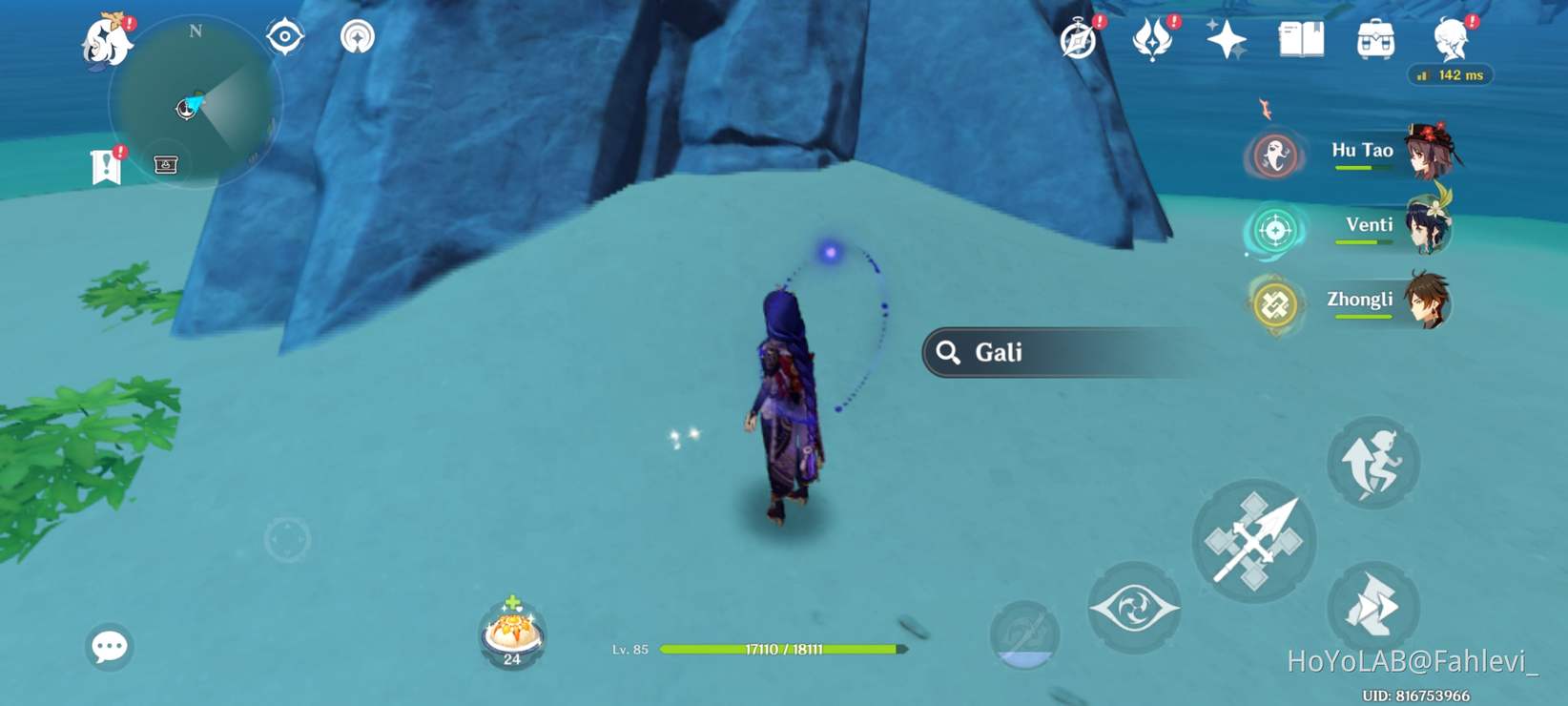Open the character screen icon
1568x706 pixels.
point(1452,39)
